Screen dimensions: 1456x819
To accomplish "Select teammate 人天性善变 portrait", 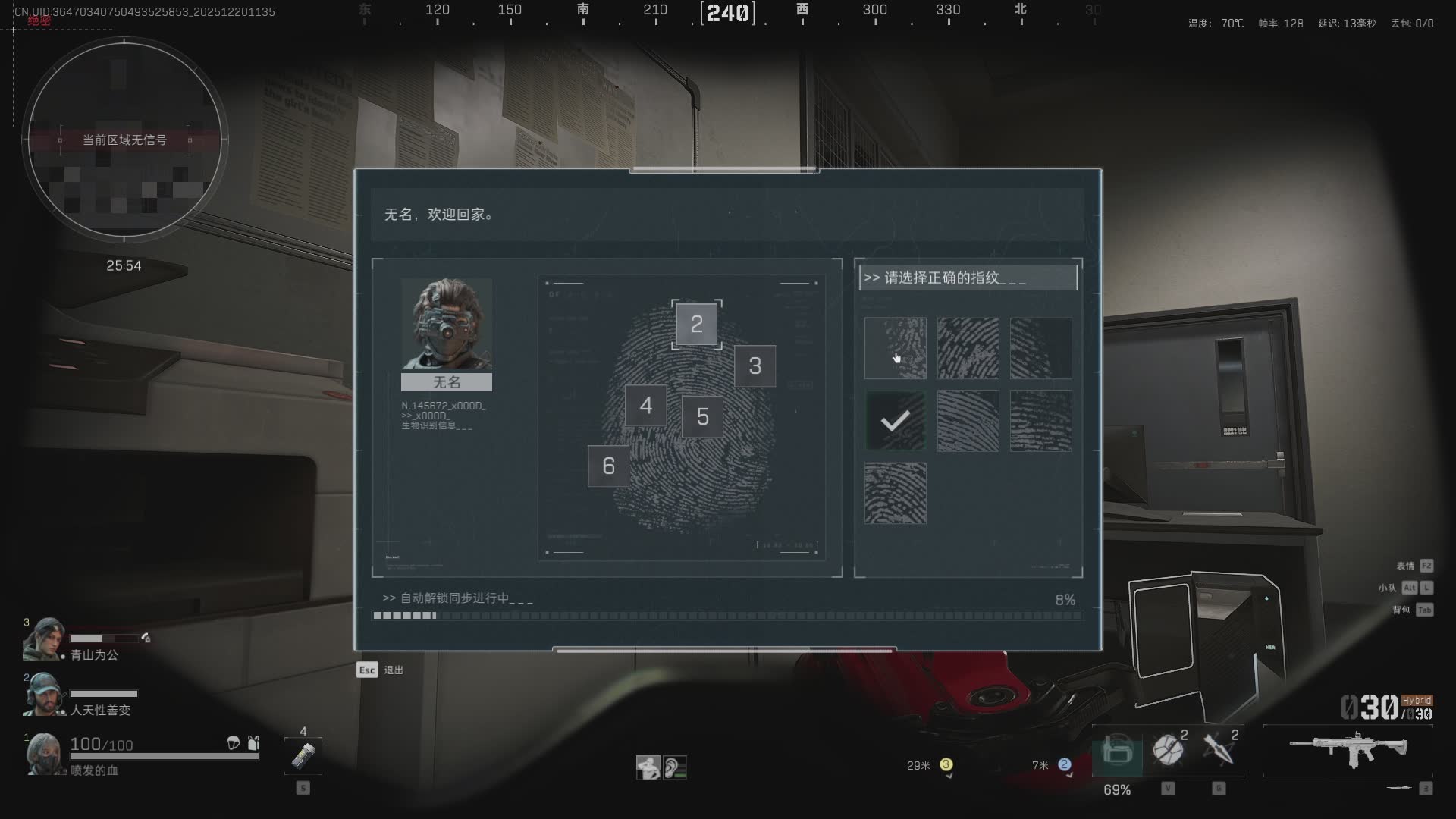I will tap(43, 694).
